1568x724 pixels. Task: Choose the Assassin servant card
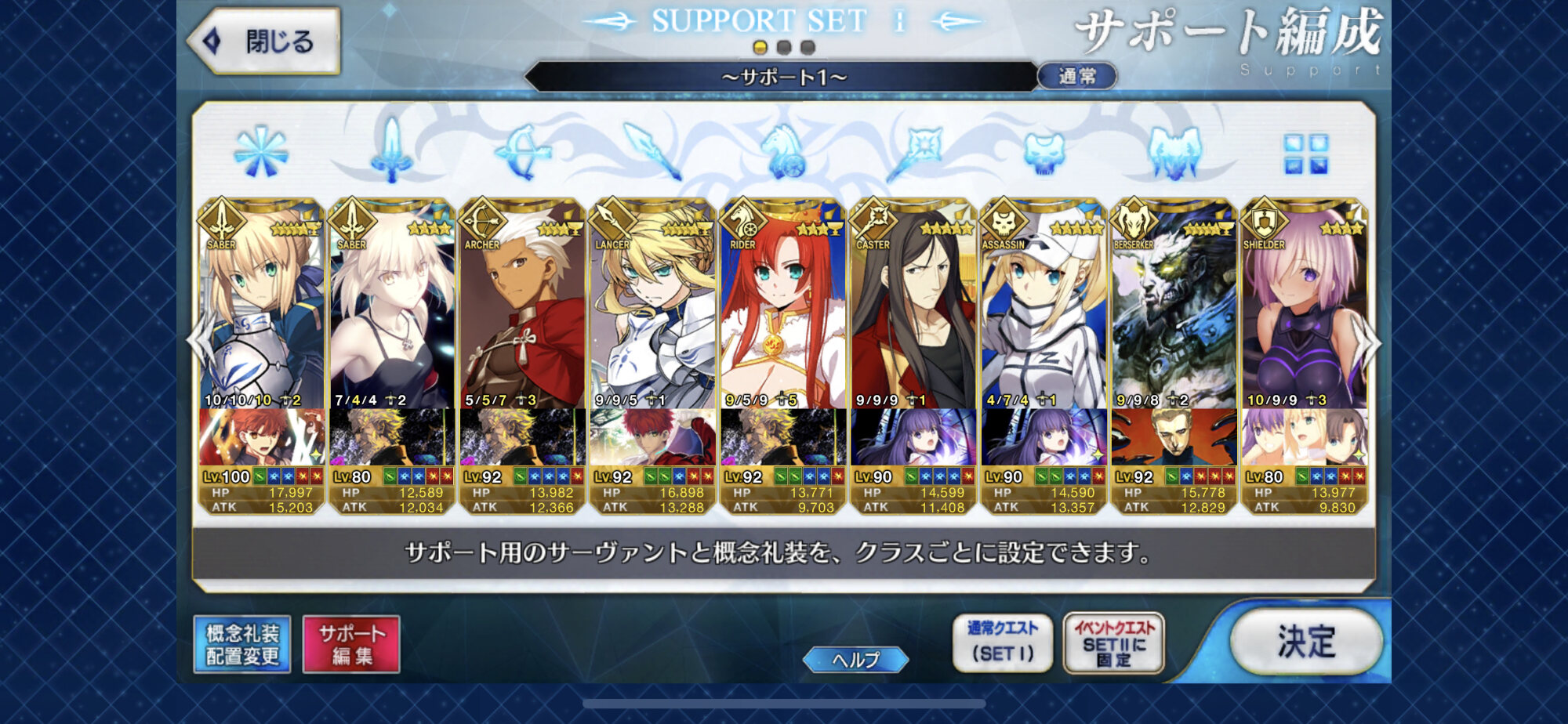point(1044,313)
